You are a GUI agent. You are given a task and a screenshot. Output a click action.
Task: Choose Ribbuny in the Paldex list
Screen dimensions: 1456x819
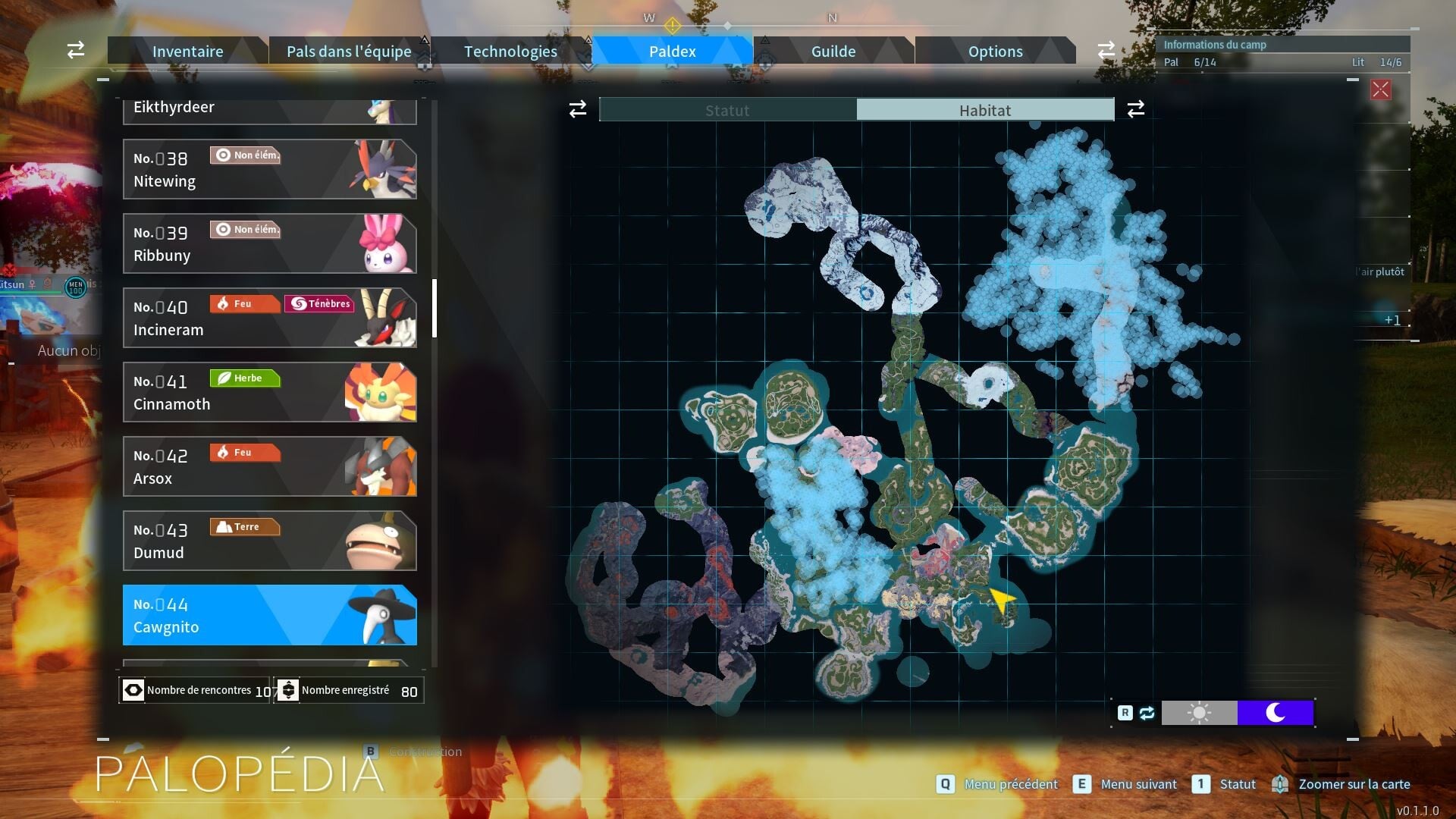tap(269, 243)
